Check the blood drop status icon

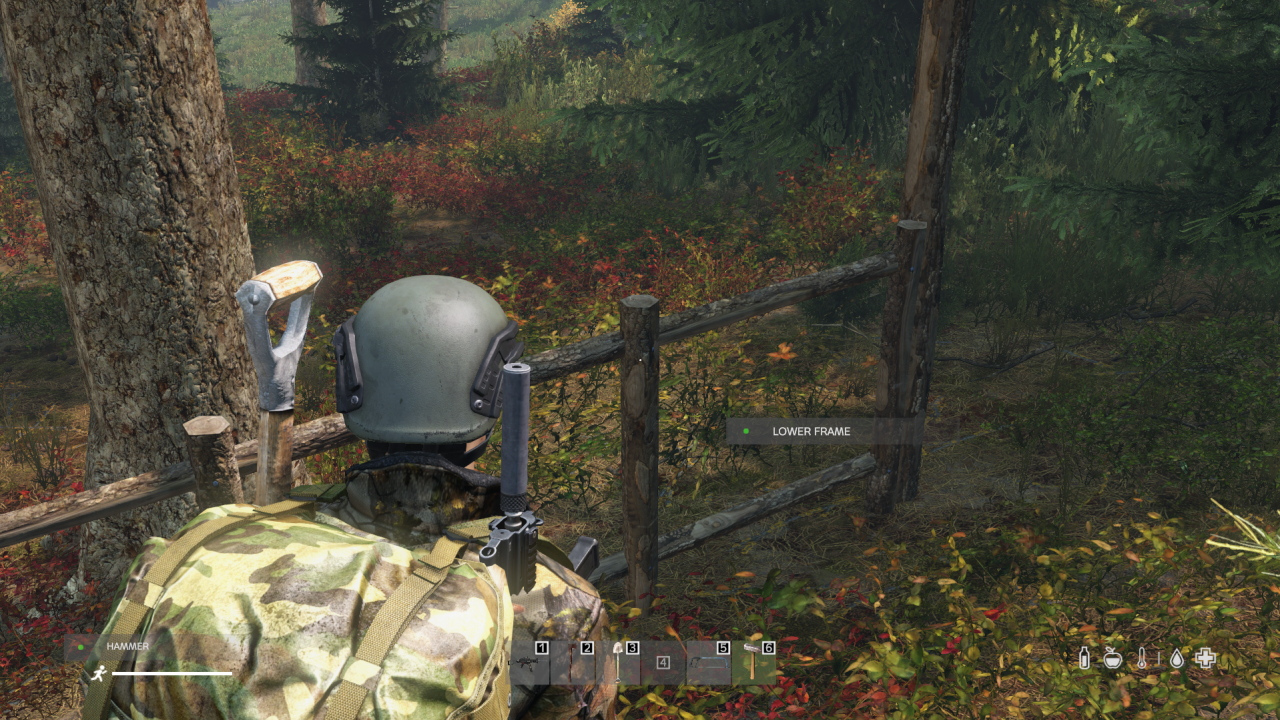(x=1177, y=658)
